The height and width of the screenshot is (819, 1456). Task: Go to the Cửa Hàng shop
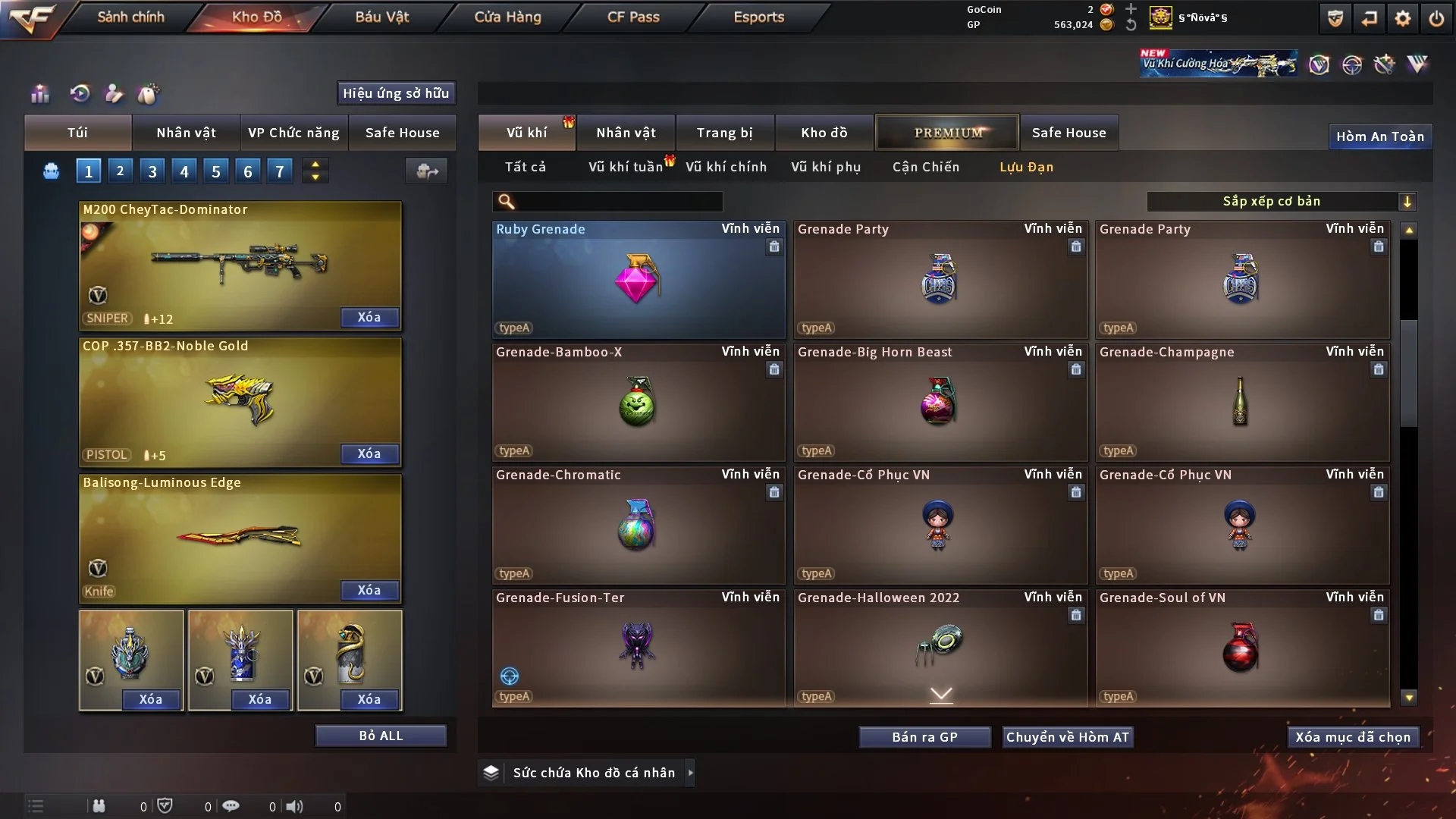click(x=507, y=17)
